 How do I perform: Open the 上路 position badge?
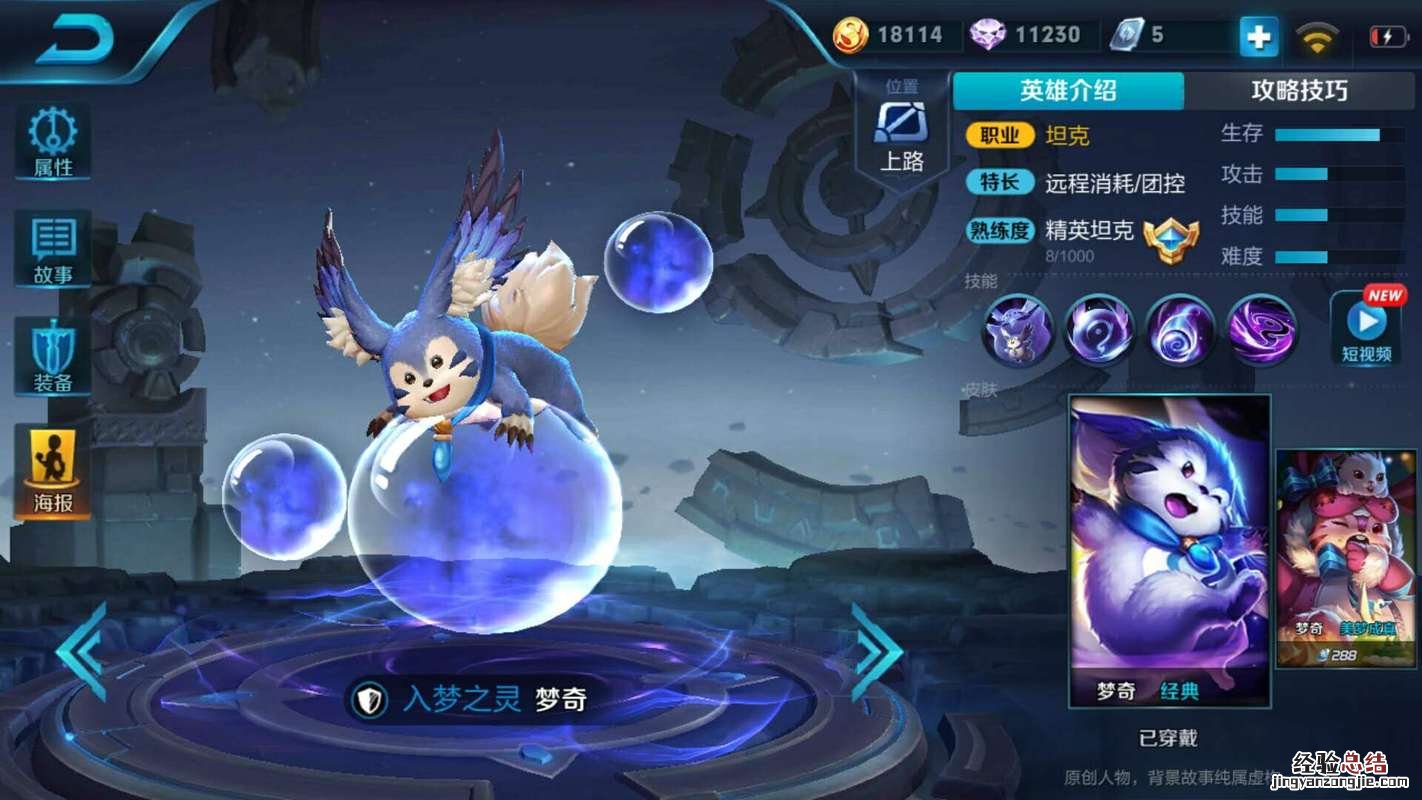[x=901, y=135]
